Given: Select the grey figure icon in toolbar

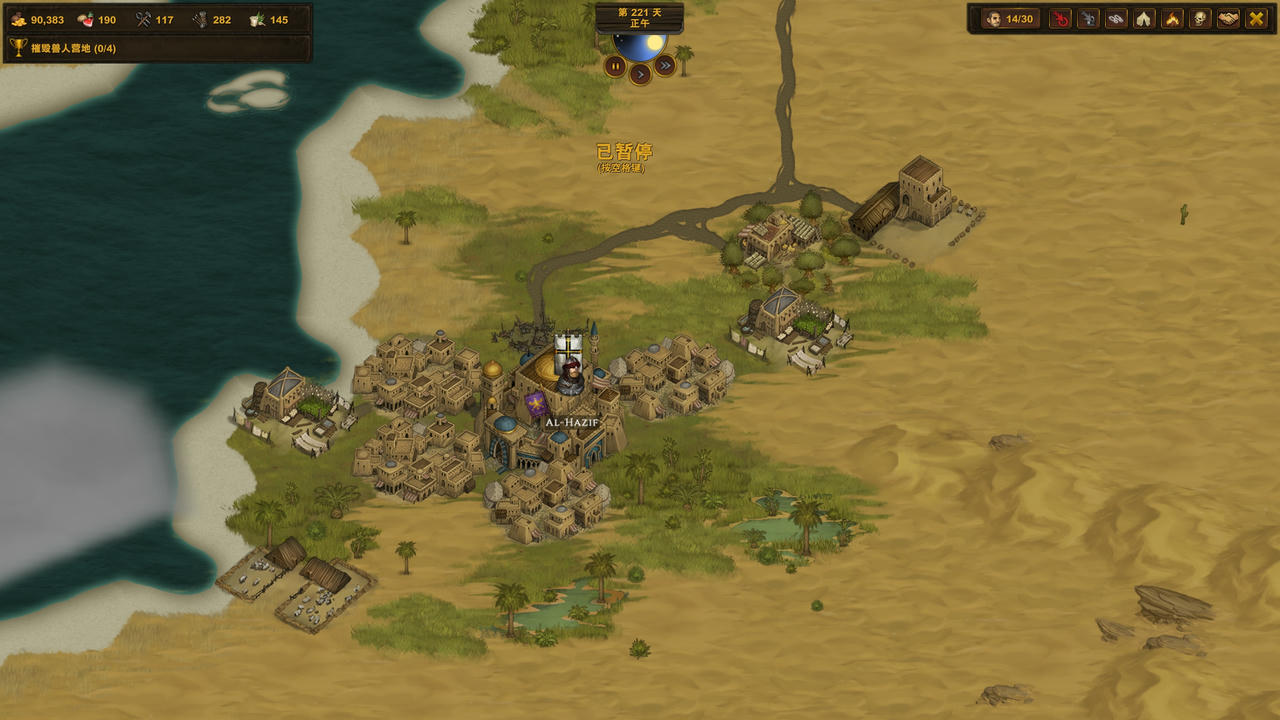Looking at the screenshot, I should tap(1088, 19).
